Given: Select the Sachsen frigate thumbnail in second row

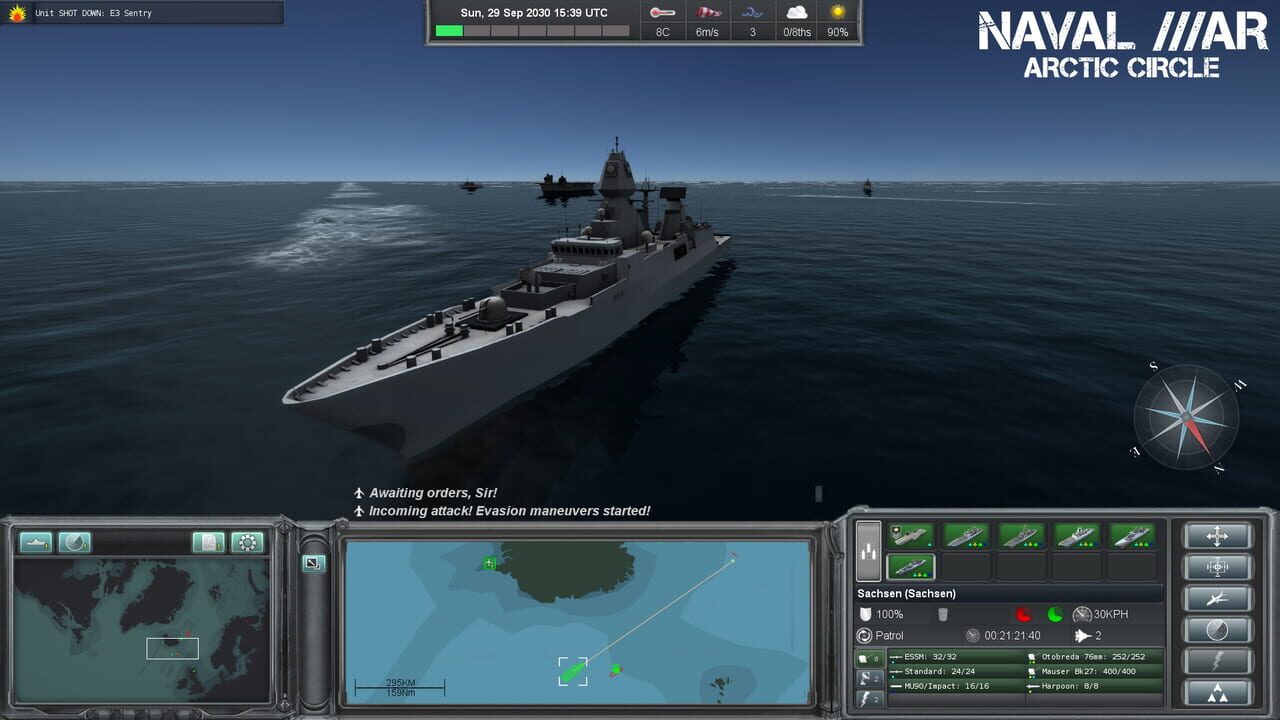Looking at the screenshot, I should point(910,567).
